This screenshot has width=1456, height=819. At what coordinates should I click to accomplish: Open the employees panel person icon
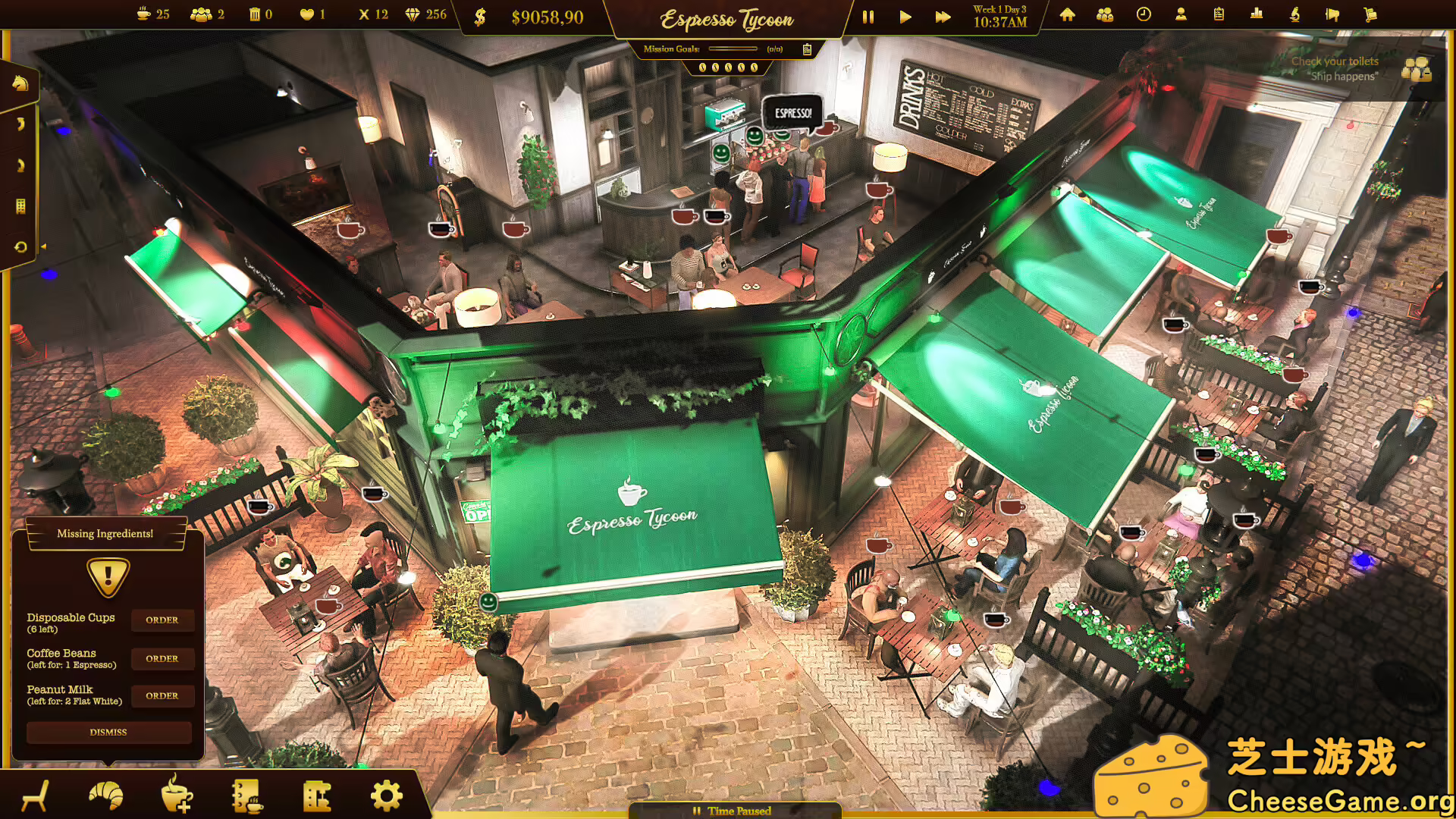tap(1180, 14)
